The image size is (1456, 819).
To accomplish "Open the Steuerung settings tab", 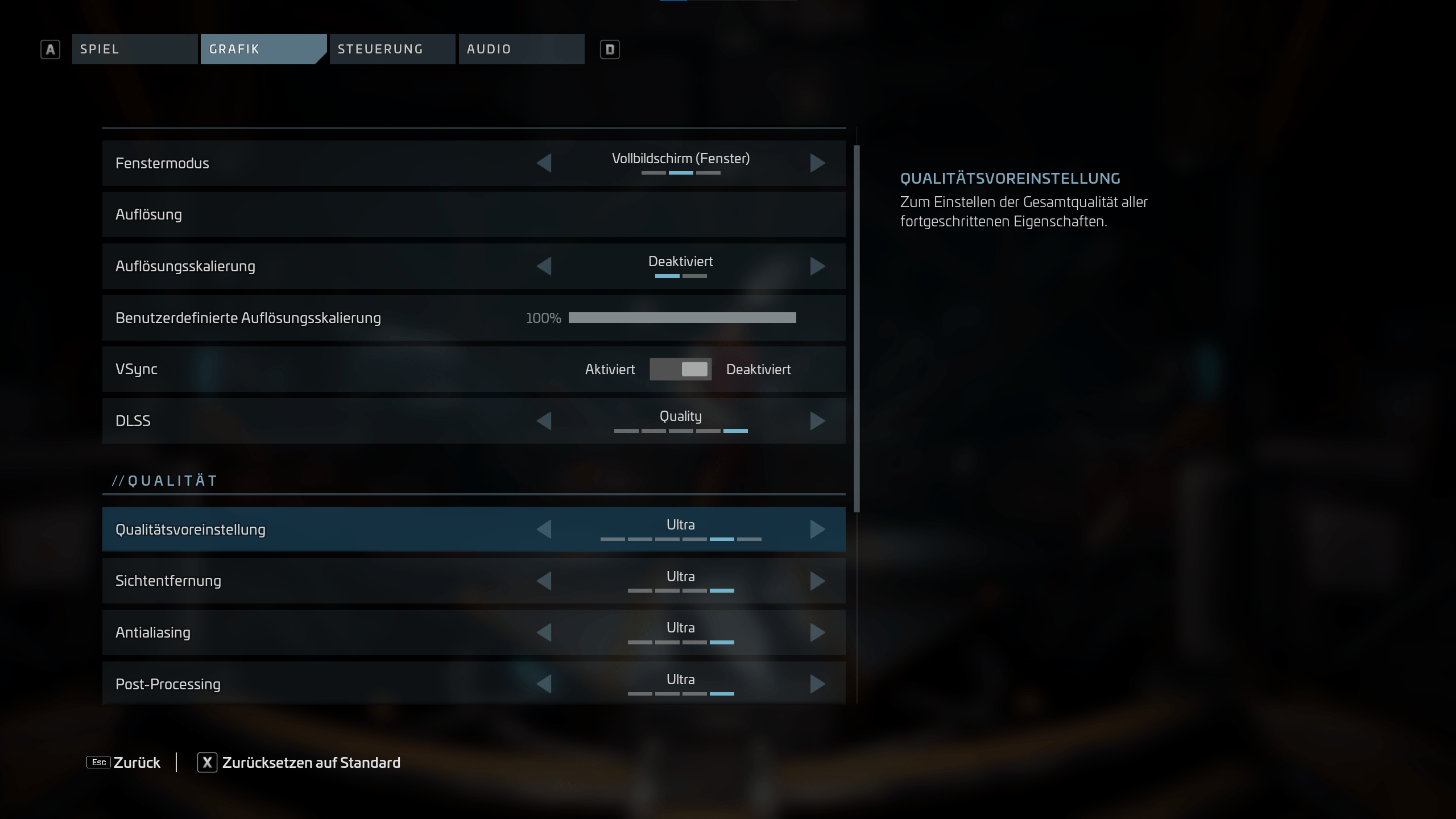I will click(x=392, y=49).
